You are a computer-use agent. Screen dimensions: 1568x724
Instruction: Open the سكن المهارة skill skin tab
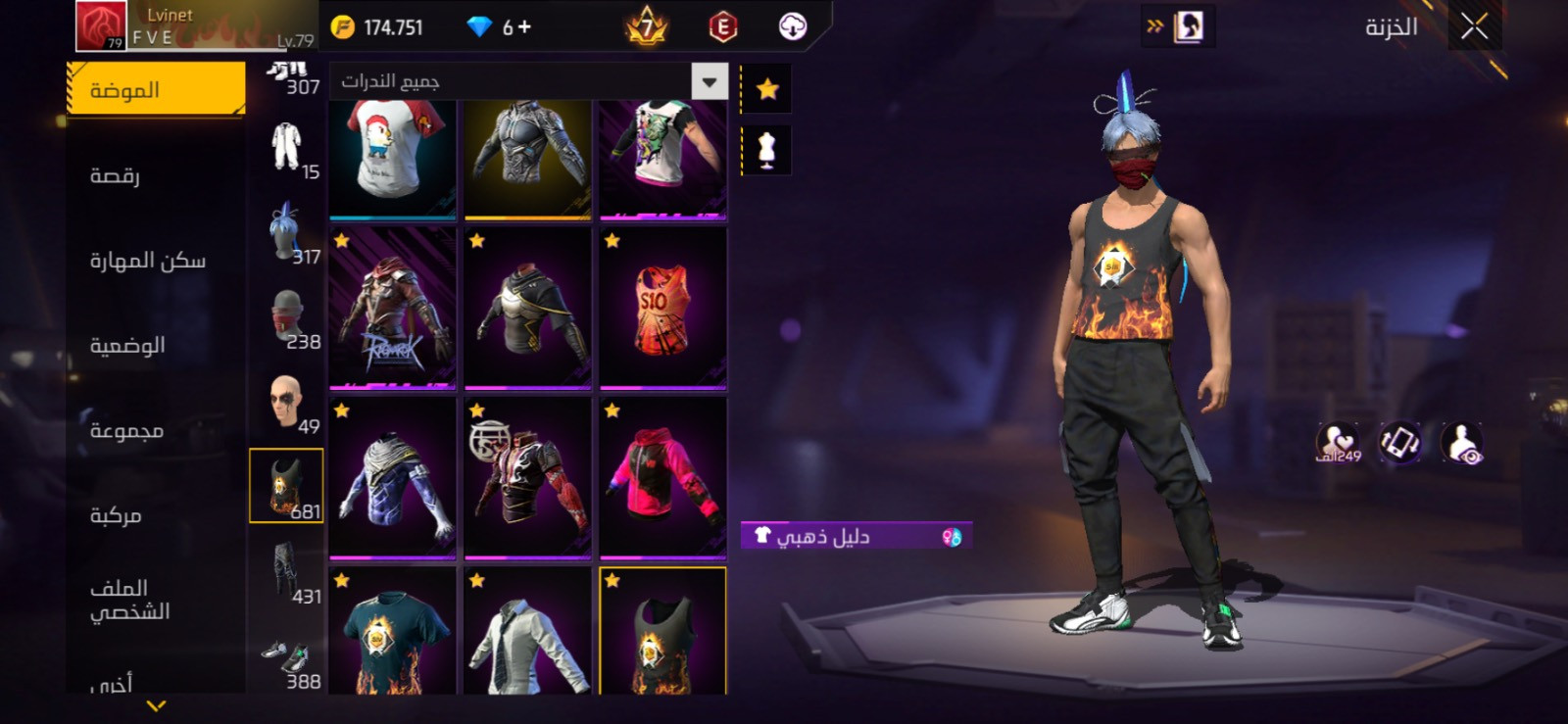tap(148, 260)
